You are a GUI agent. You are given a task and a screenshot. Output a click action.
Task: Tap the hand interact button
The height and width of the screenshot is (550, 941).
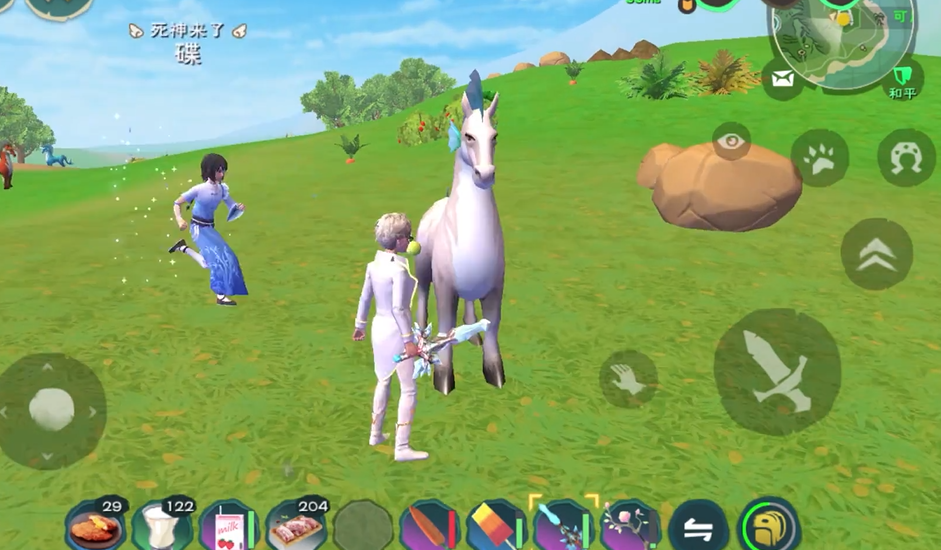click(x=628, y=378)
